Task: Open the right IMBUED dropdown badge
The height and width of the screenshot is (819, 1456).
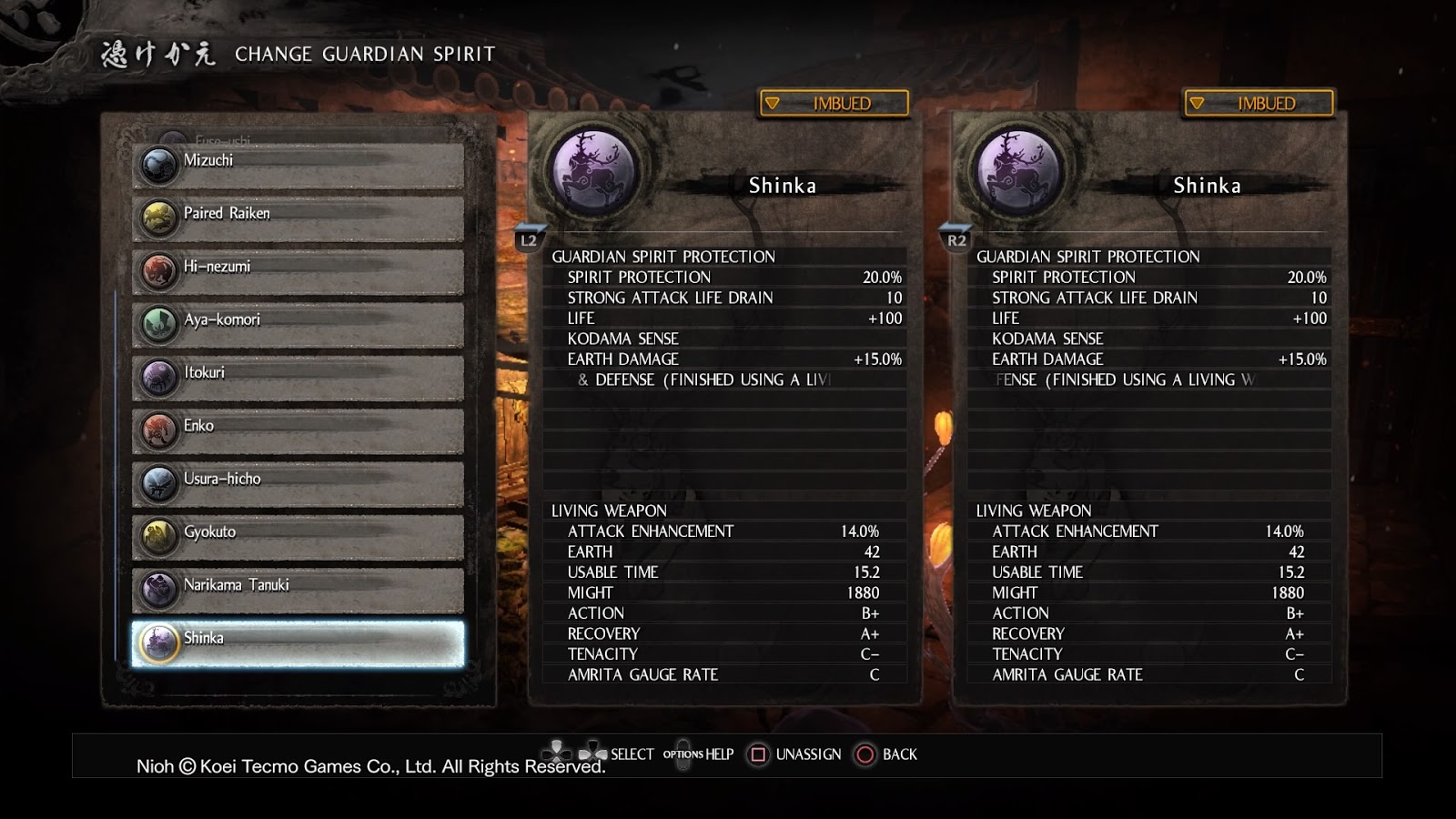Action: pyautogui.click(x=1259, y=103)
